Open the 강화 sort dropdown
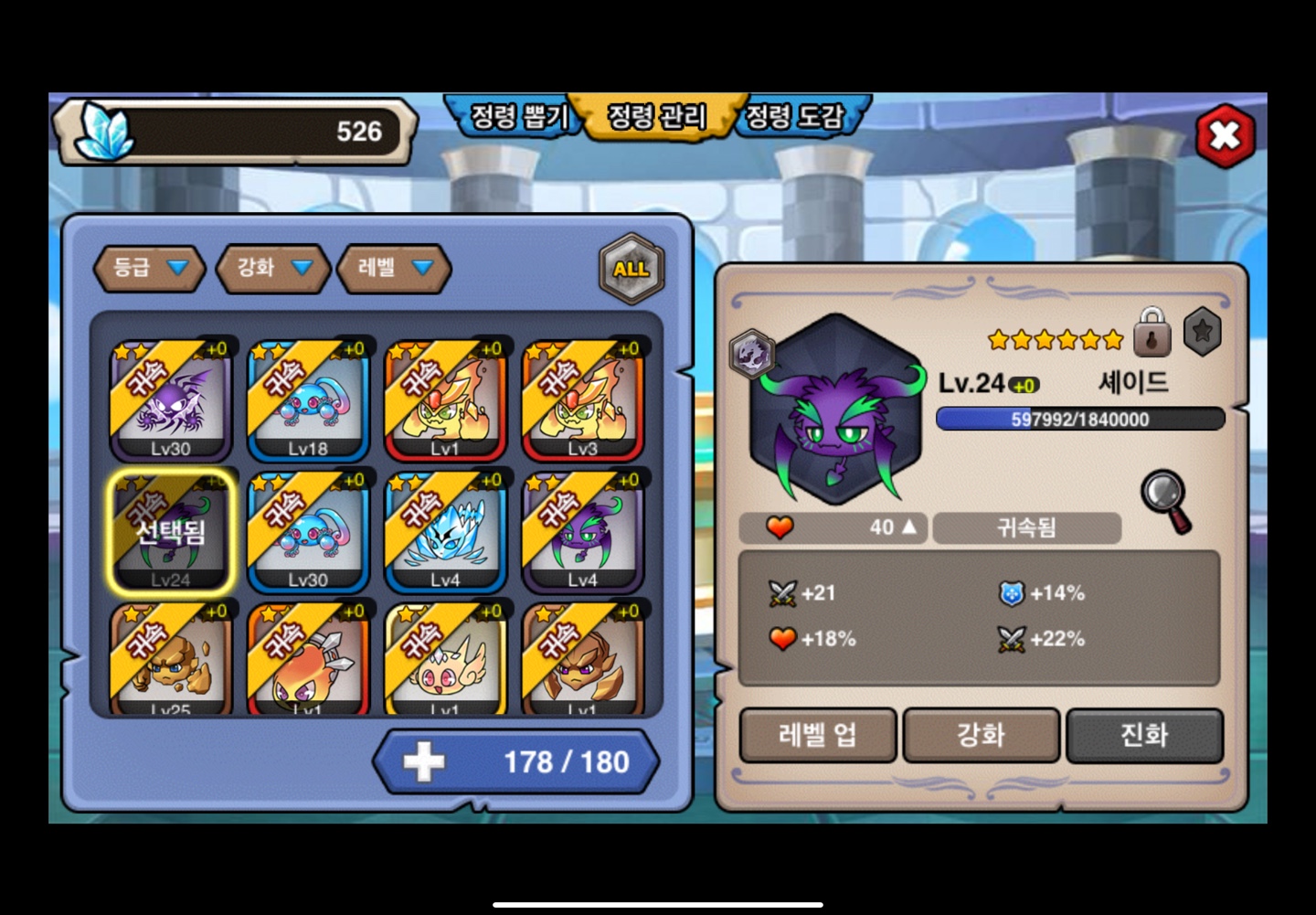The image size is (1316, 915). pyautogui.click(x=273, y=268)
